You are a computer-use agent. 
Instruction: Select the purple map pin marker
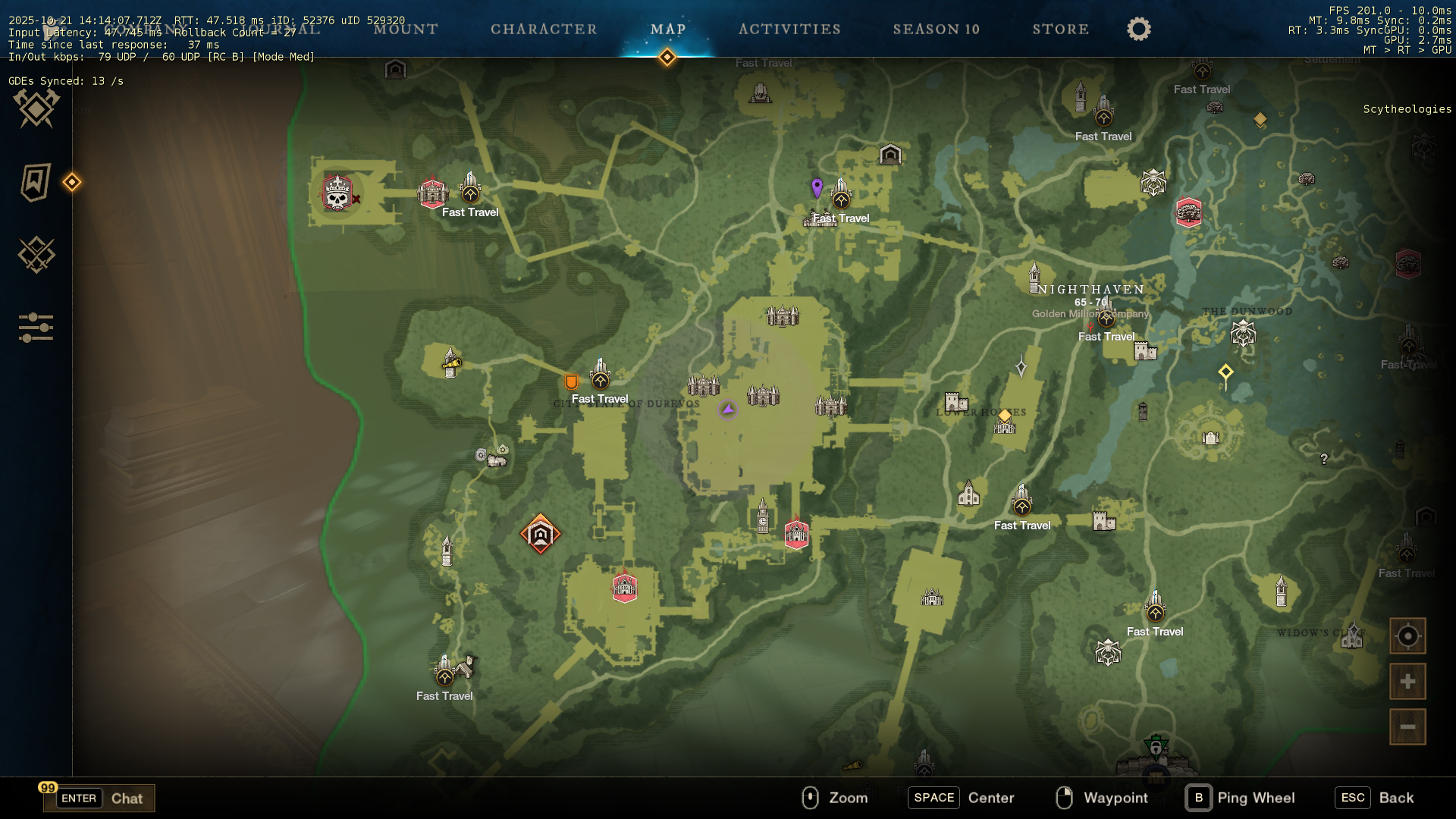(x=817, y=187)
